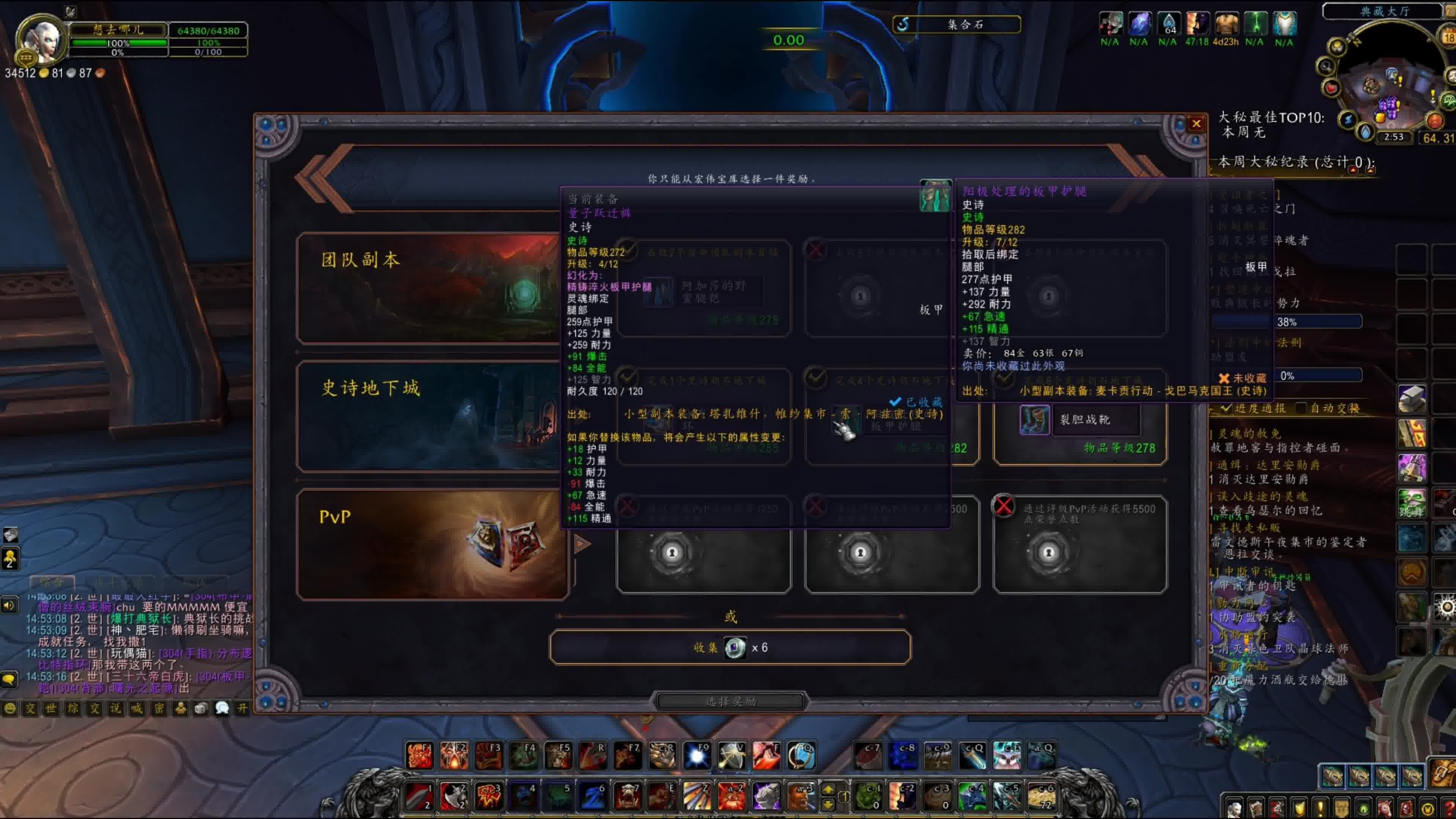The image size is (1456, 819).
Task: Open the social friends icon showing 2
Action: point(10,559)
